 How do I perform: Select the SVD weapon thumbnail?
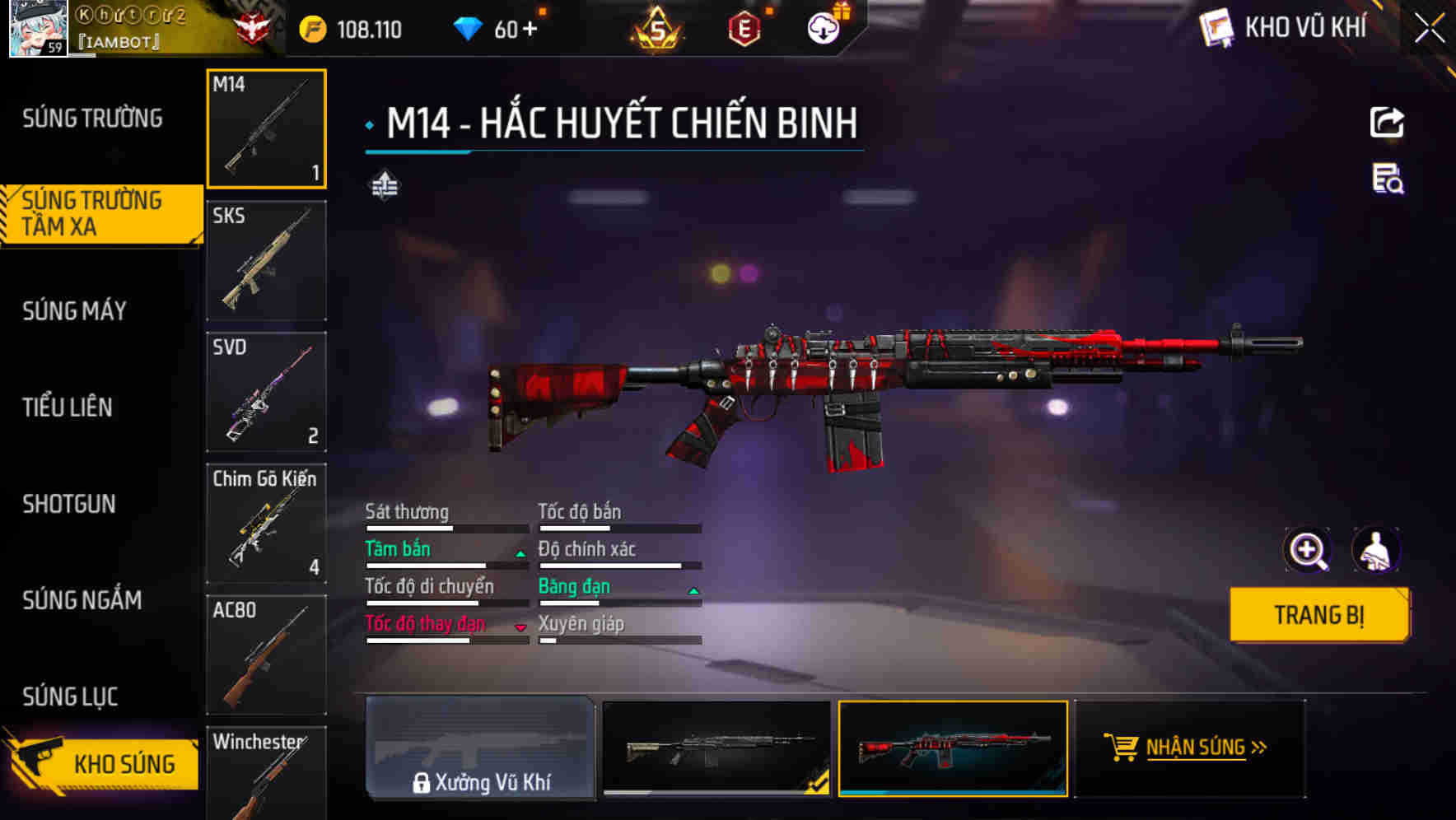pos(266,392)
